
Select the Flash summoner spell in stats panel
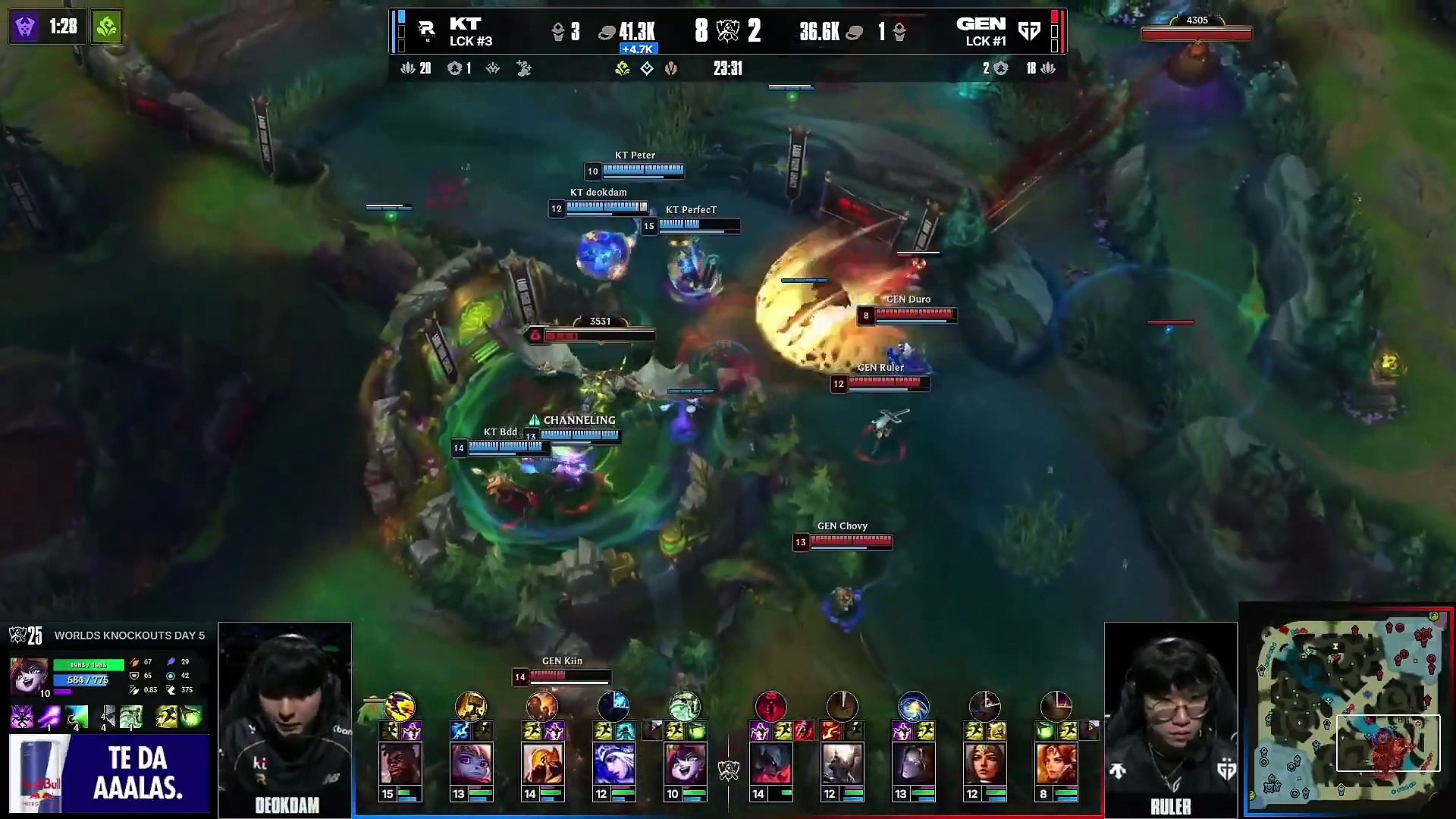(x=167, y=717)
